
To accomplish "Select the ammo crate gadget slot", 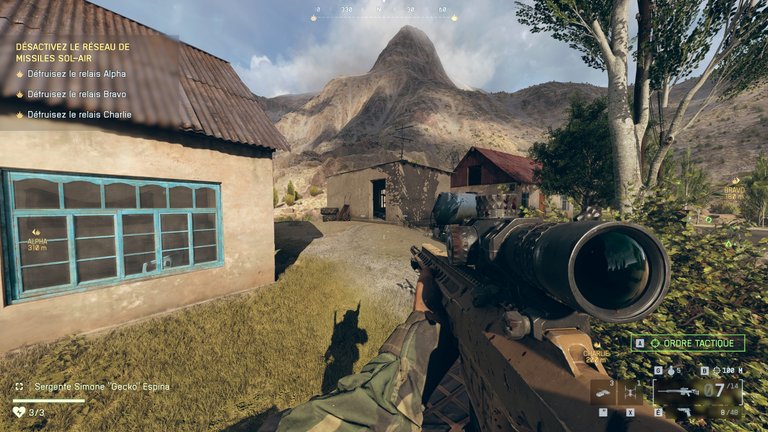I will tap(602, 392).
